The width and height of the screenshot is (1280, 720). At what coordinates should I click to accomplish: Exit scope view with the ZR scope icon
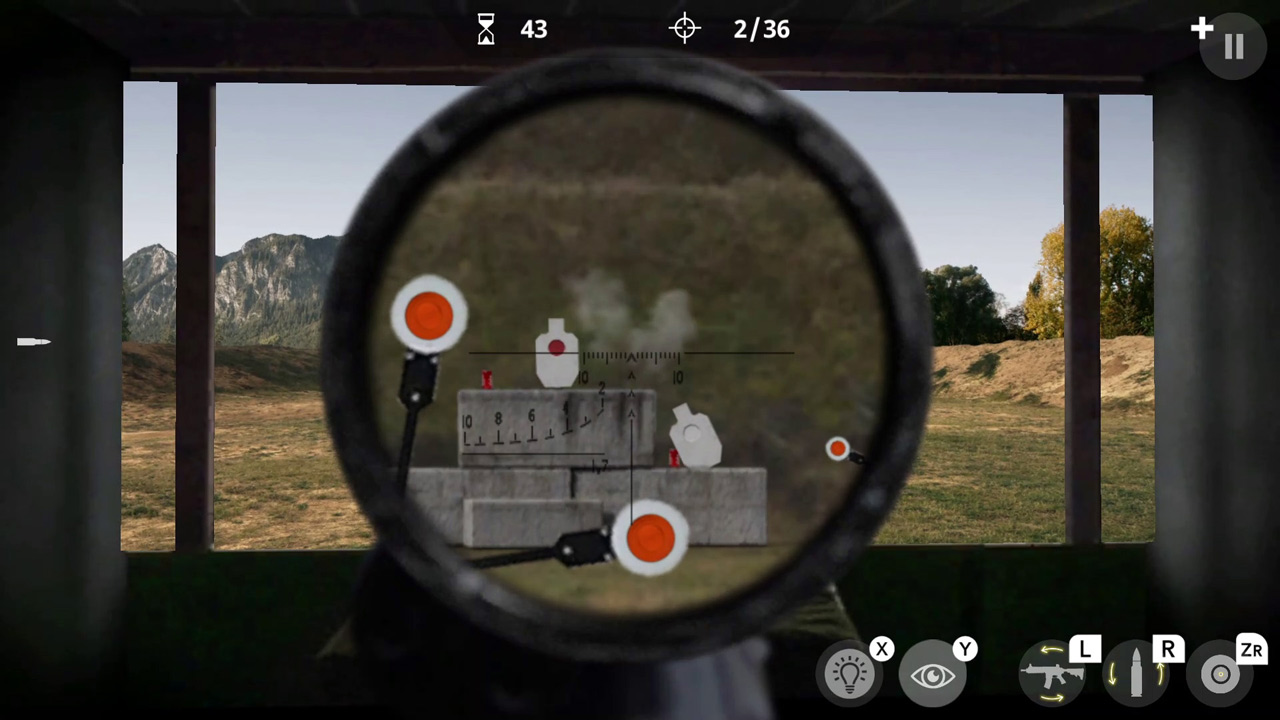1220,673
